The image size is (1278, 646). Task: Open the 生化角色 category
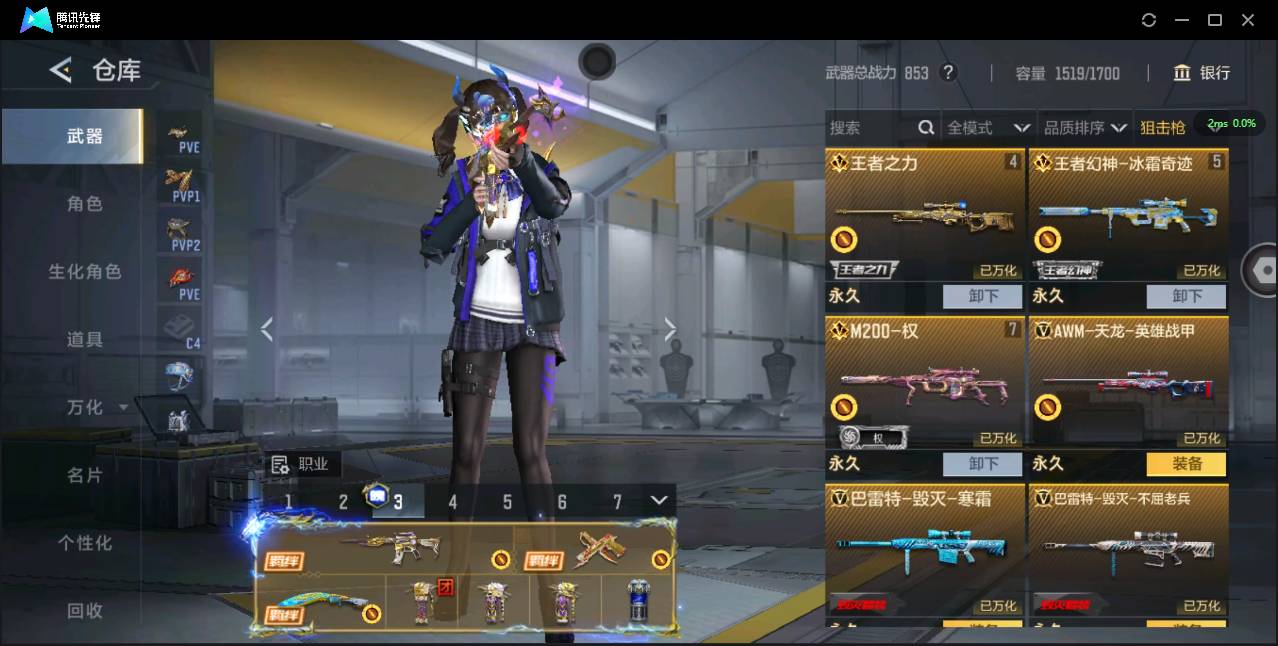point(85,272)
